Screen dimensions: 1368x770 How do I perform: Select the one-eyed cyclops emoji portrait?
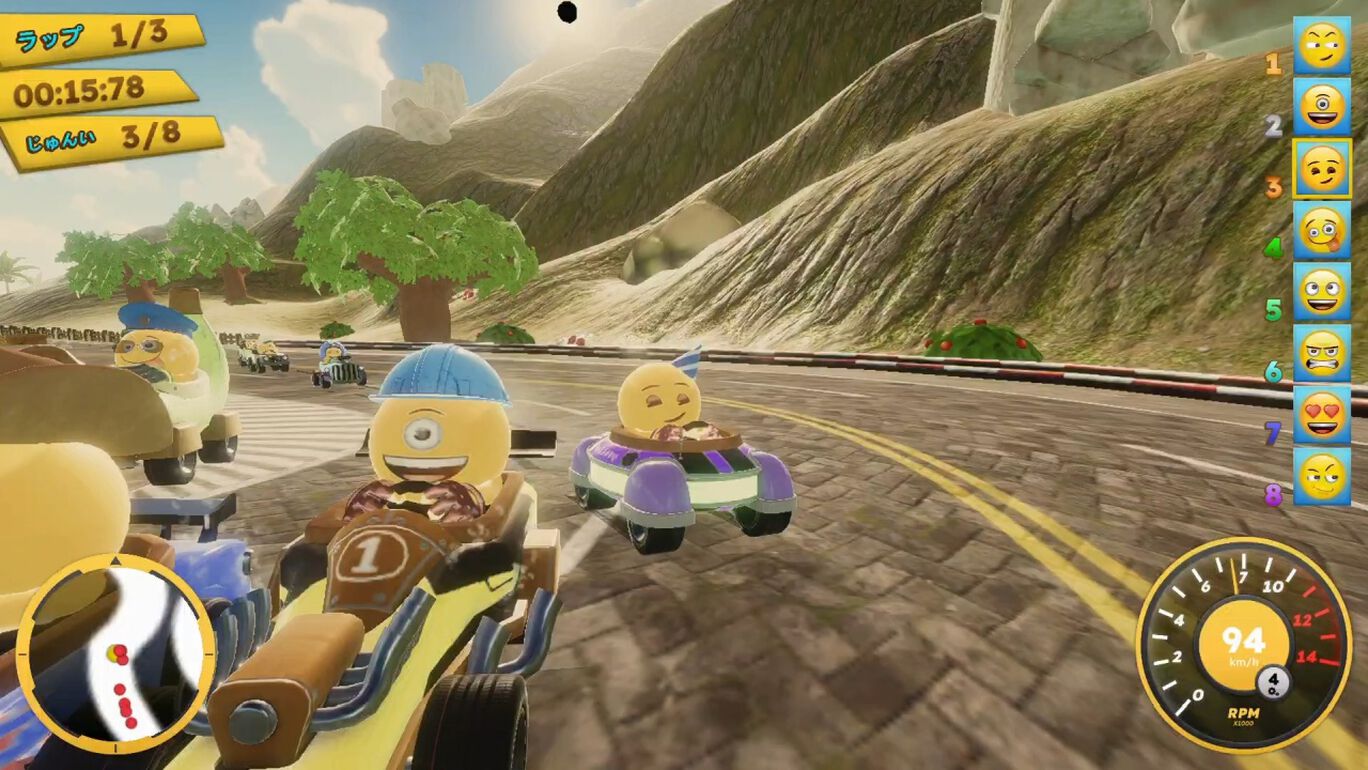[x=1321, y=107]
